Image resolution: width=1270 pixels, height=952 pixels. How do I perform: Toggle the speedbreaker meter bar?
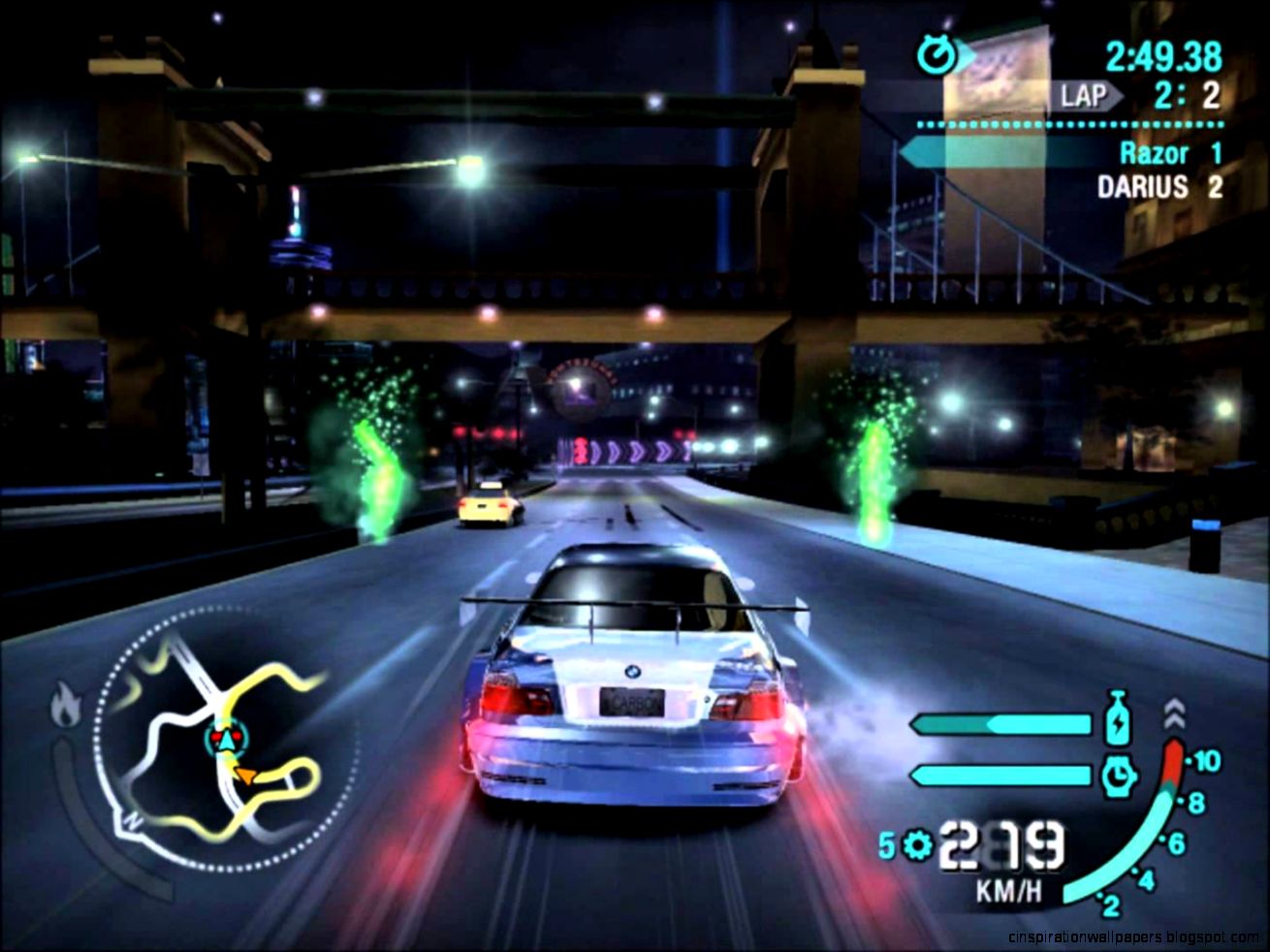1000,774
